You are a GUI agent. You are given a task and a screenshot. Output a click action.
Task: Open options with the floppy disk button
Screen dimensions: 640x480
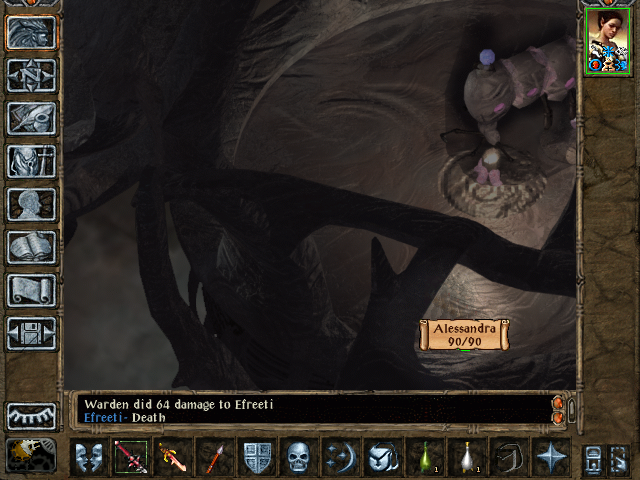click(x=31, y=333)
